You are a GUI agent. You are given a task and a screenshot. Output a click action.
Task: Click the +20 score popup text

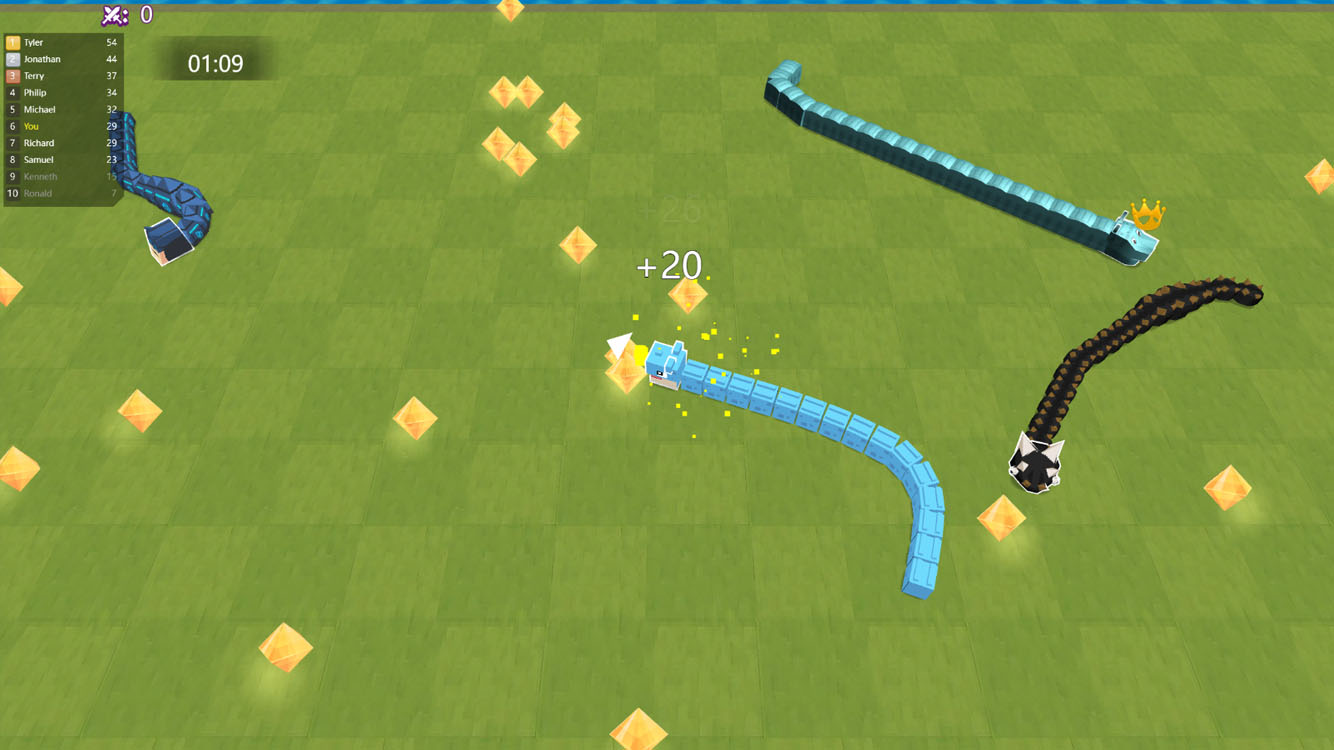[x=668, y=266]
